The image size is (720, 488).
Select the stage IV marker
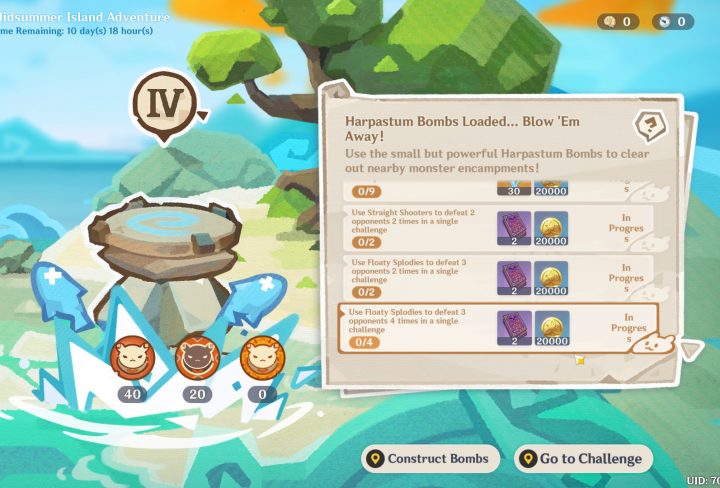(x=163, y=104)
